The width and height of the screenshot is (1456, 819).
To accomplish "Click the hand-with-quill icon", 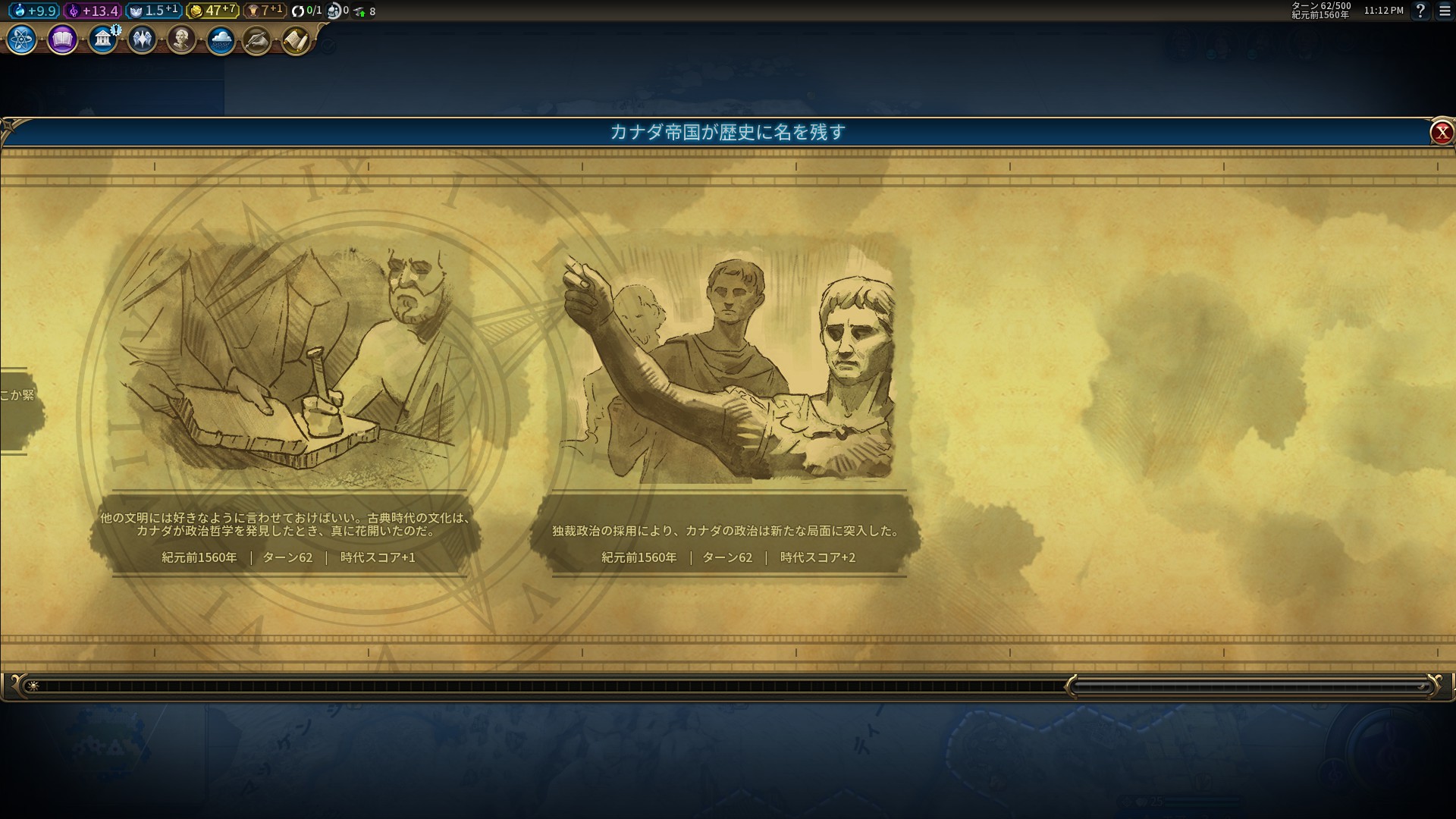I will pyautogui.click(x=257, y=40).
